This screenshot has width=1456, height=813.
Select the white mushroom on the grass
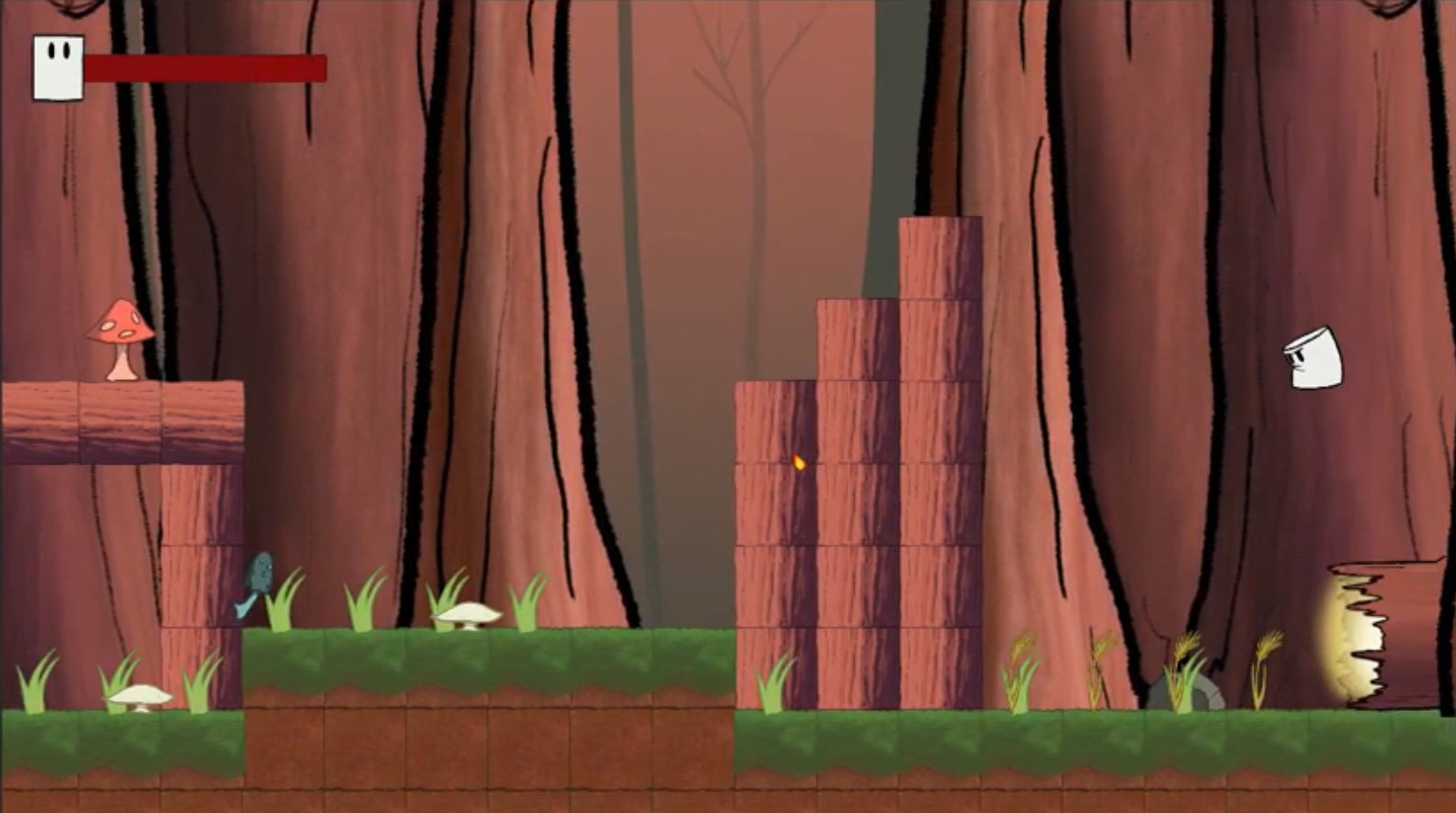[465, 614]
